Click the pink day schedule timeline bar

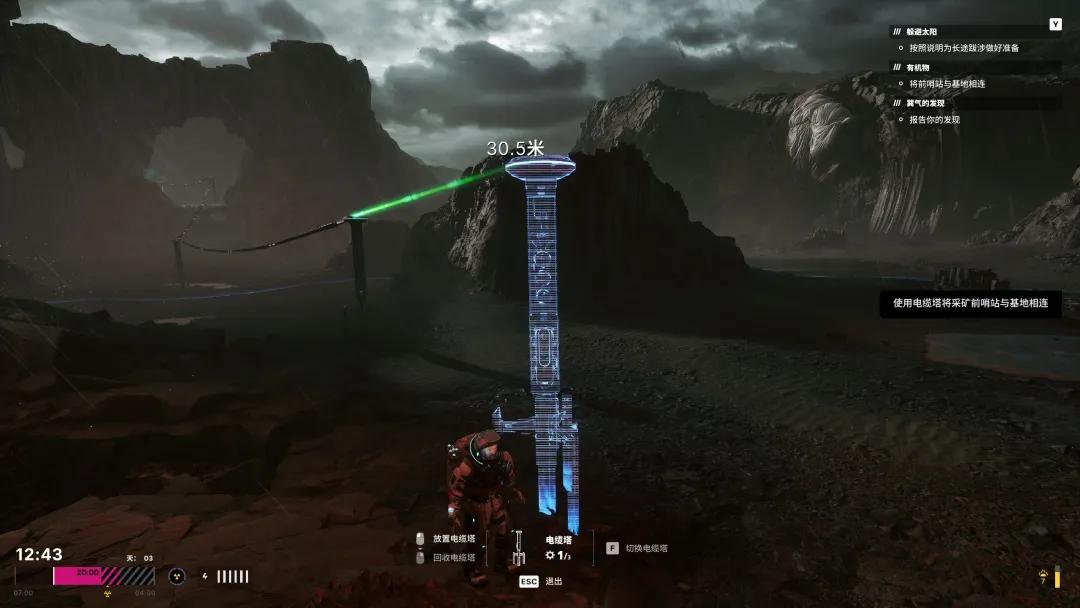pos(104,576)
